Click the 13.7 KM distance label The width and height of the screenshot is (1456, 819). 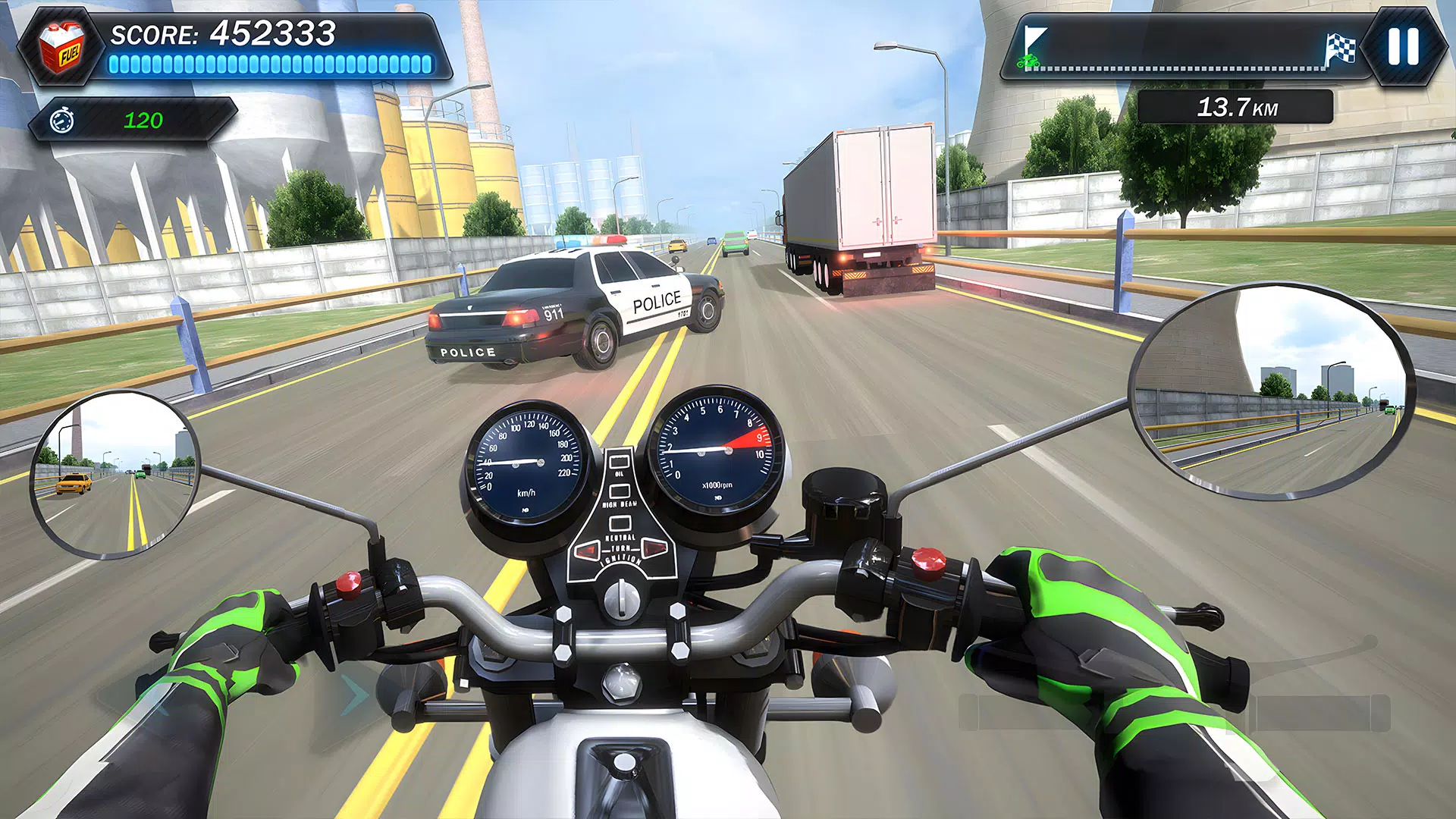click(x=1235, y=105)
